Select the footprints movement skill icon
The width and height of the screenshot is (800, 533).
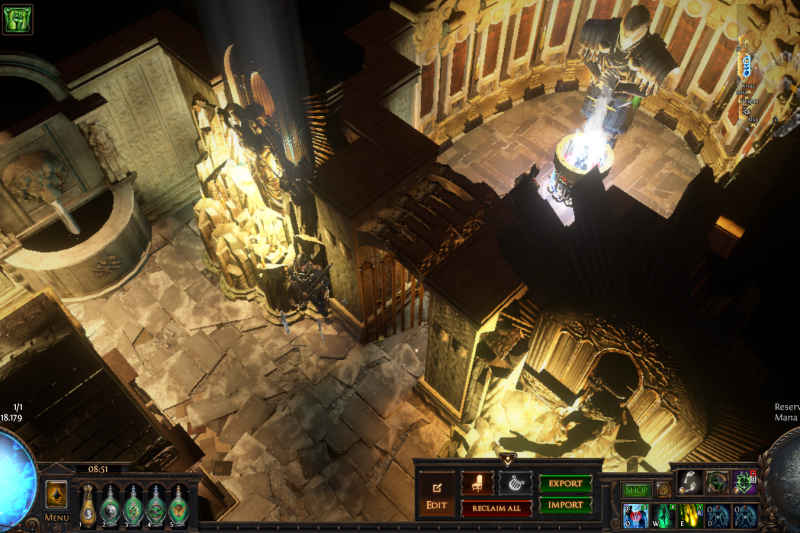tap(691, 482)
